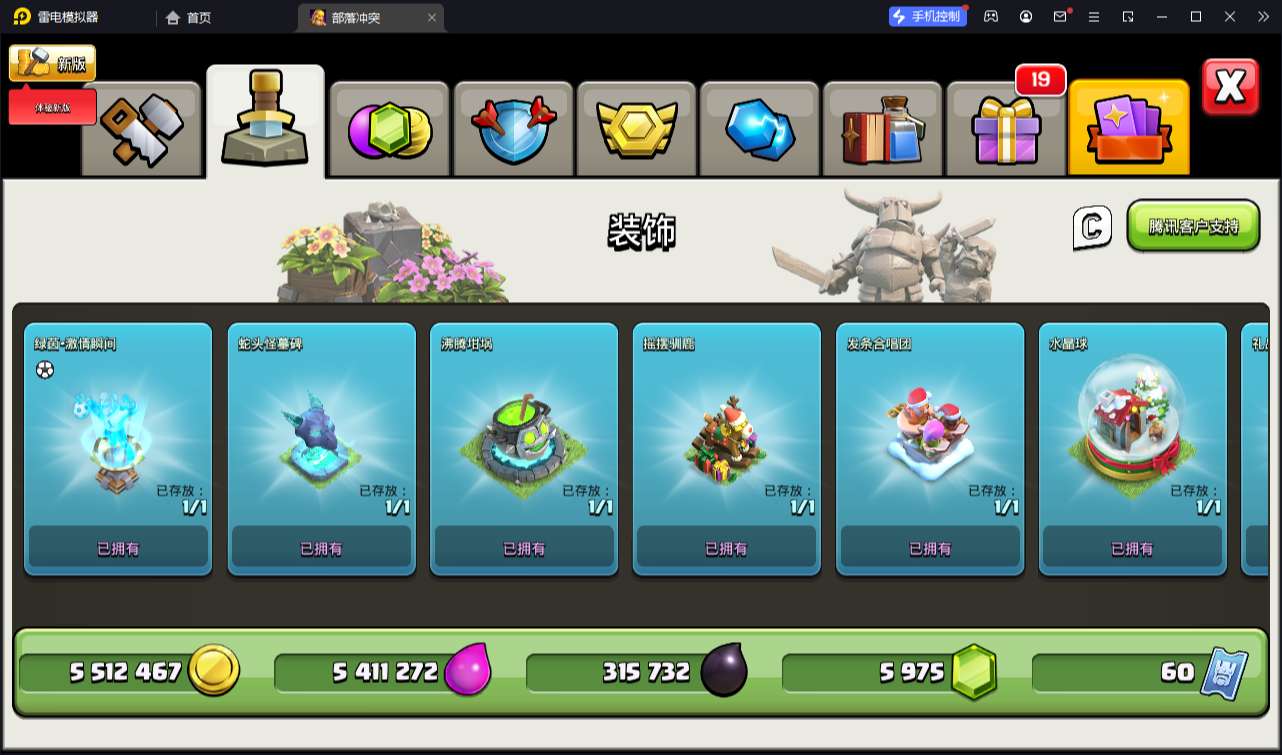Open the book and potion magic items tab
1282x755 pixels.
(884, 130)
